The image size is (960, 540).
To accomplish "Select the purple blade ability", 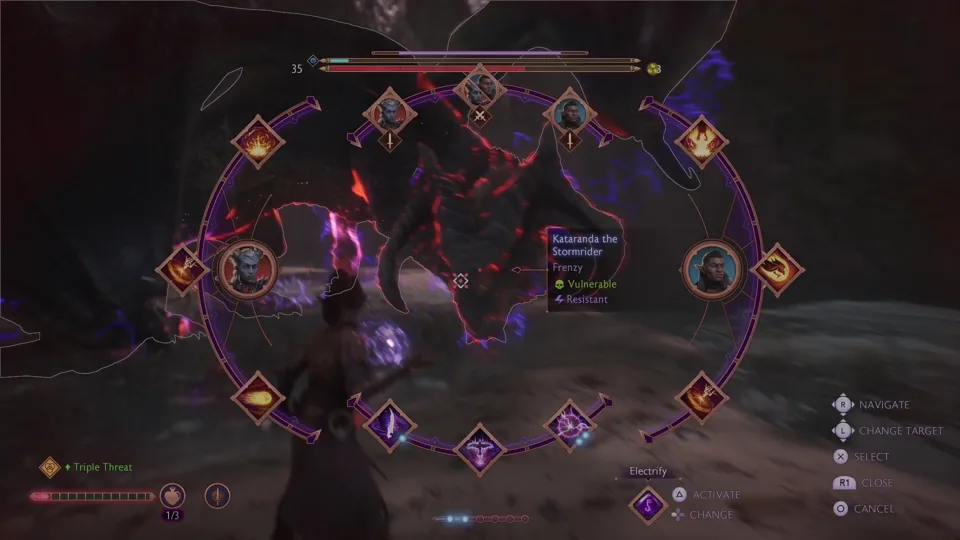I will pyautogui.click(x=385, y=424).
